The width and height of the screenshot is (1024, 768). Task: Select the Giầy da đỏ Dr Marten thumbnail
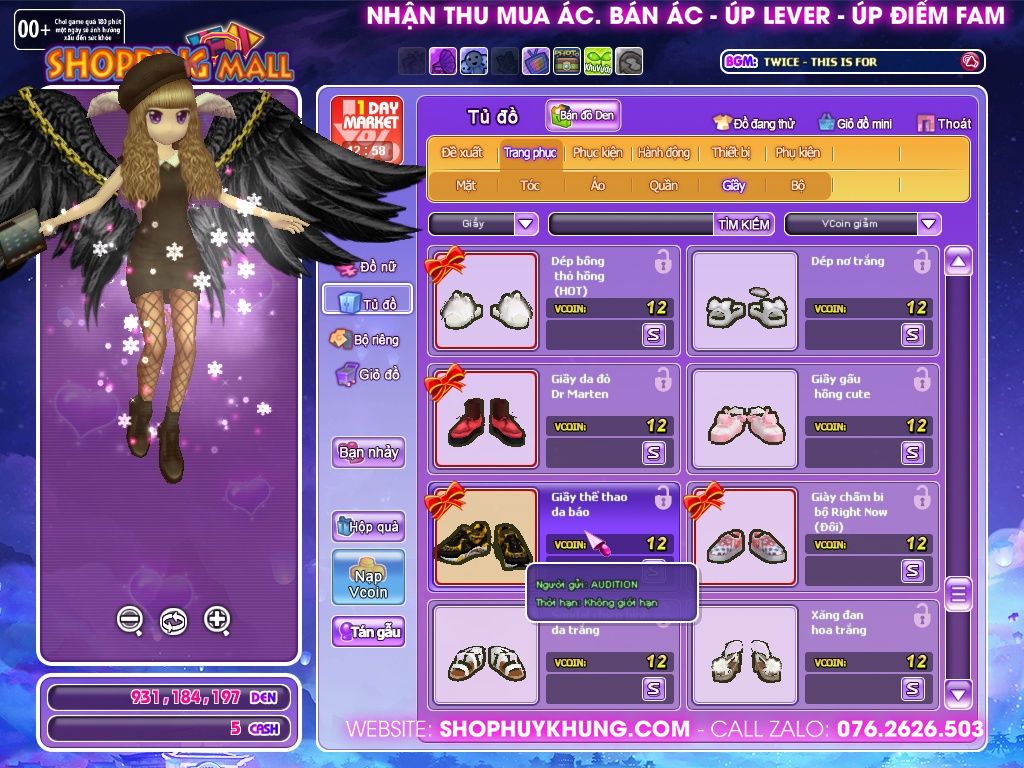pos(472,419)
